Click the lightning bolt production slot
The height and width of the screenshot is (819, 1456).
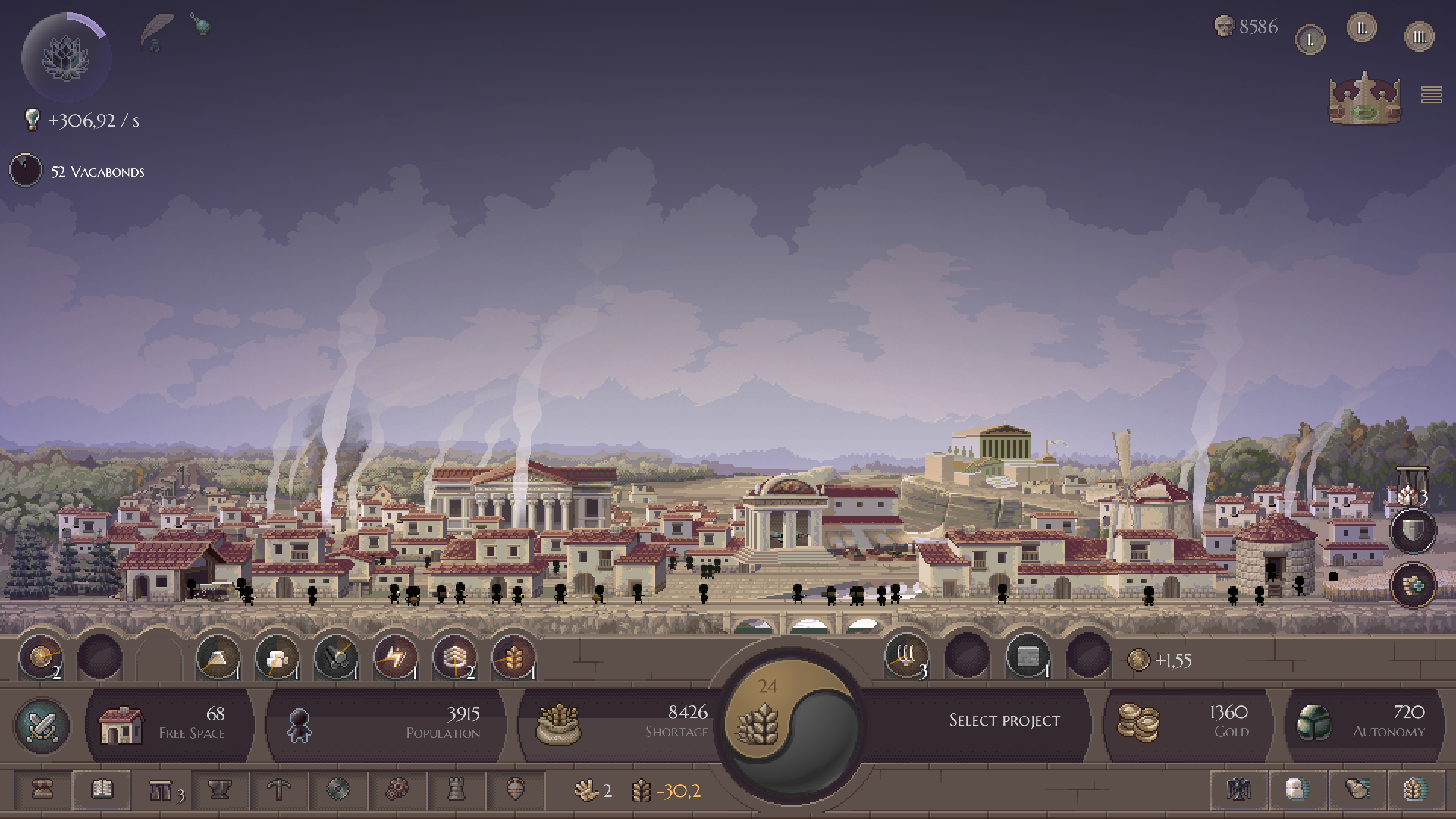tap(395, 657)
